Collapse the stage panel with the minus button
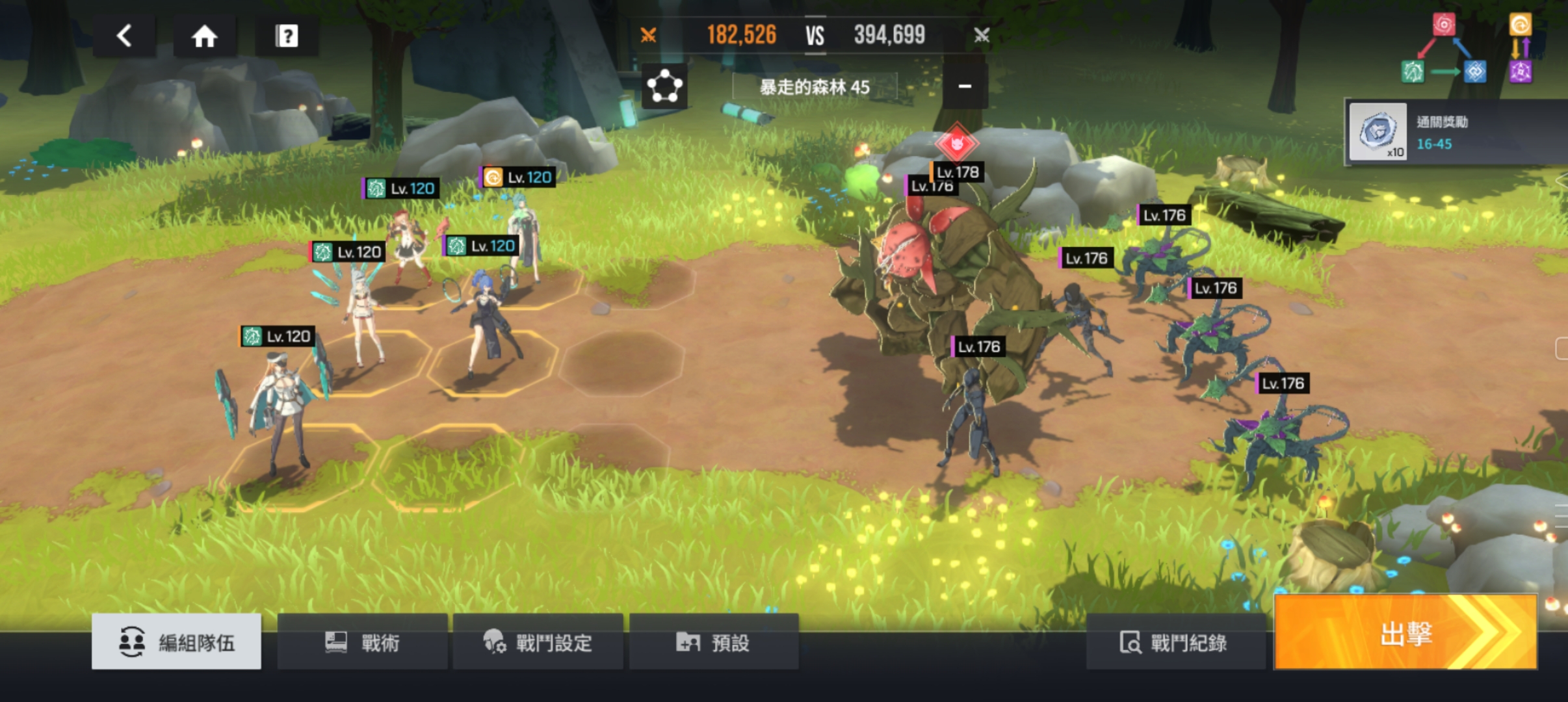The height and width of the screenshot is (702, 1568). tap(965, 86)
